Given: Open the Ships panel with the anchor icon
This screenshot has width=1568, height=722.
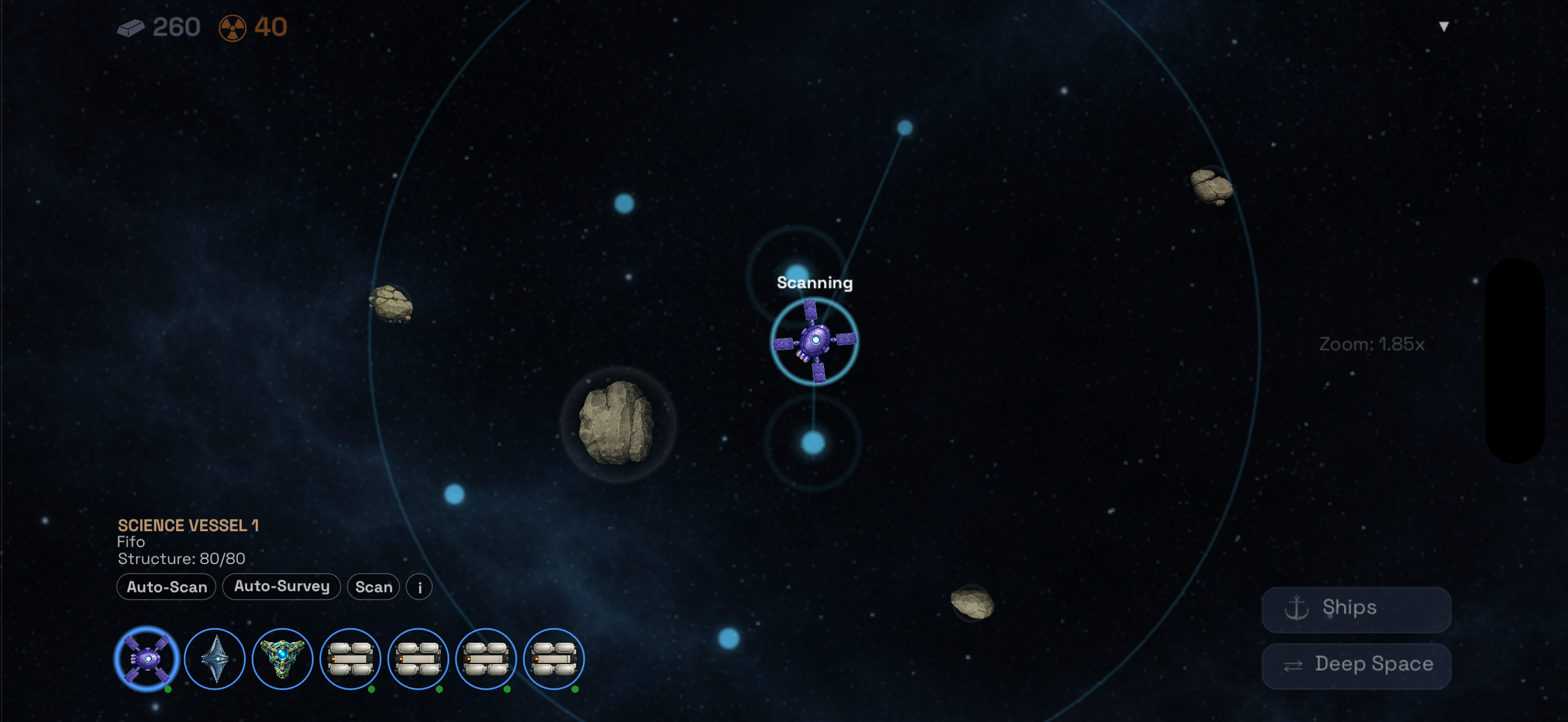Looking at the screenshot, I should coord(1355,608).
